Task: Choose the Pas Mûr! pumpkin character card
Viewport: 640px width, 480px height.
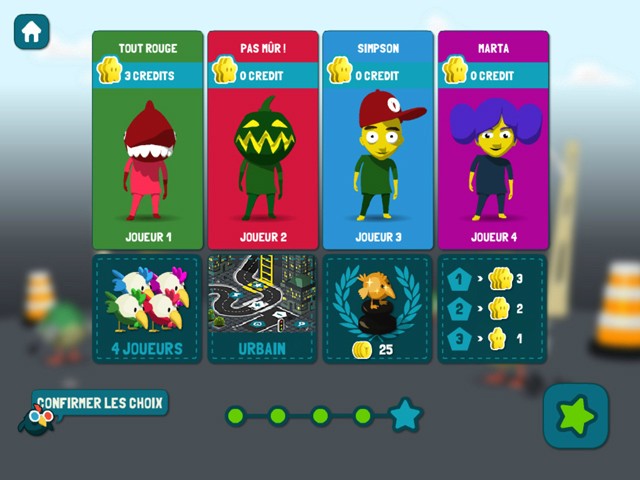Action: coord(263,140)
